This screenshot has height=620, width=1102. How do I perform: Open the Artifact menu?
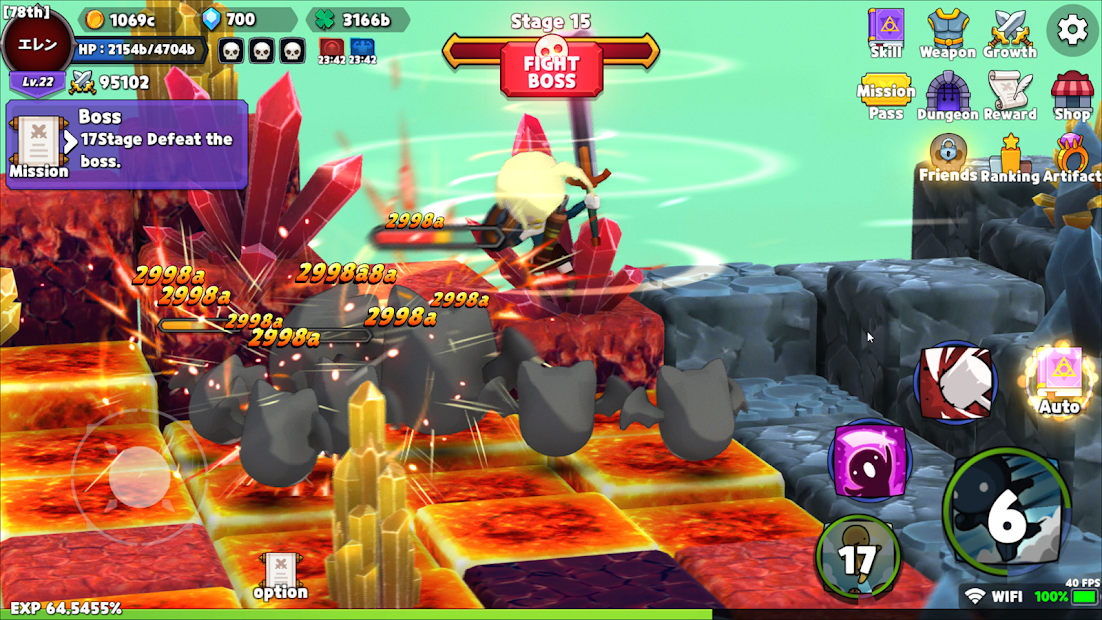coord(1071,158)
